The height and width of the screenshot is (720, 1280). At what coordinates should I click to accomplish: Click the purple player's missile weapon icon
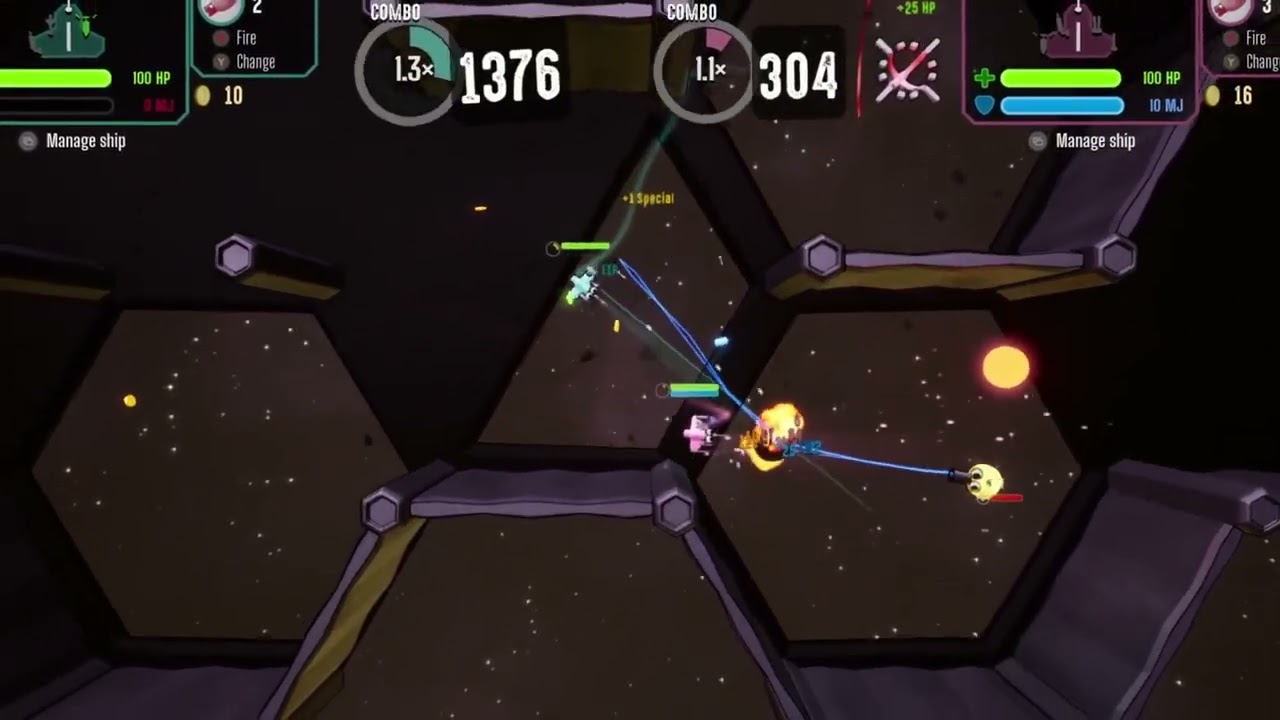[1230, 10]
